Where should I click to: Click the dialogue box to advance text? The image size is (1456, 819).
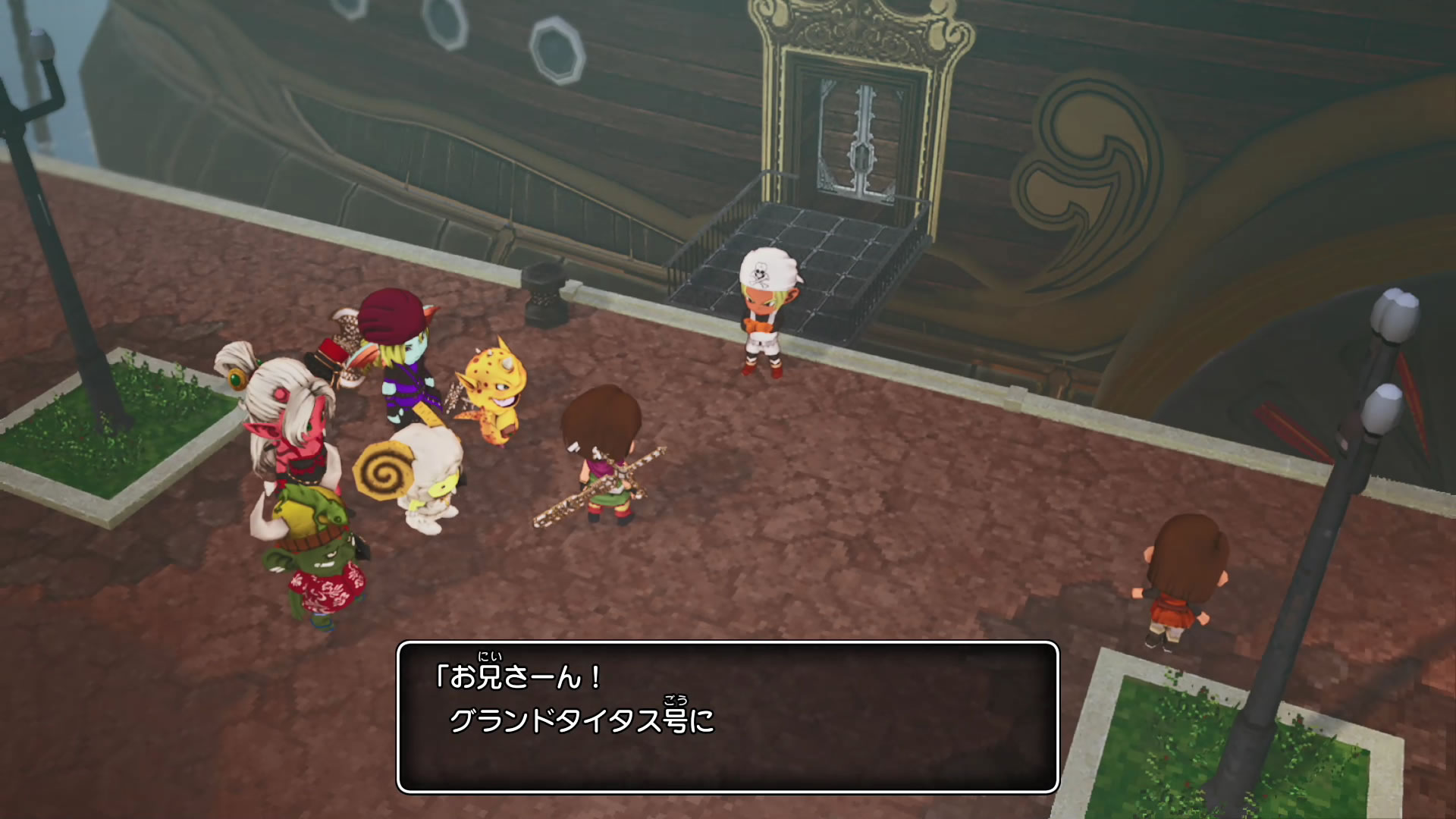[727, 717]
